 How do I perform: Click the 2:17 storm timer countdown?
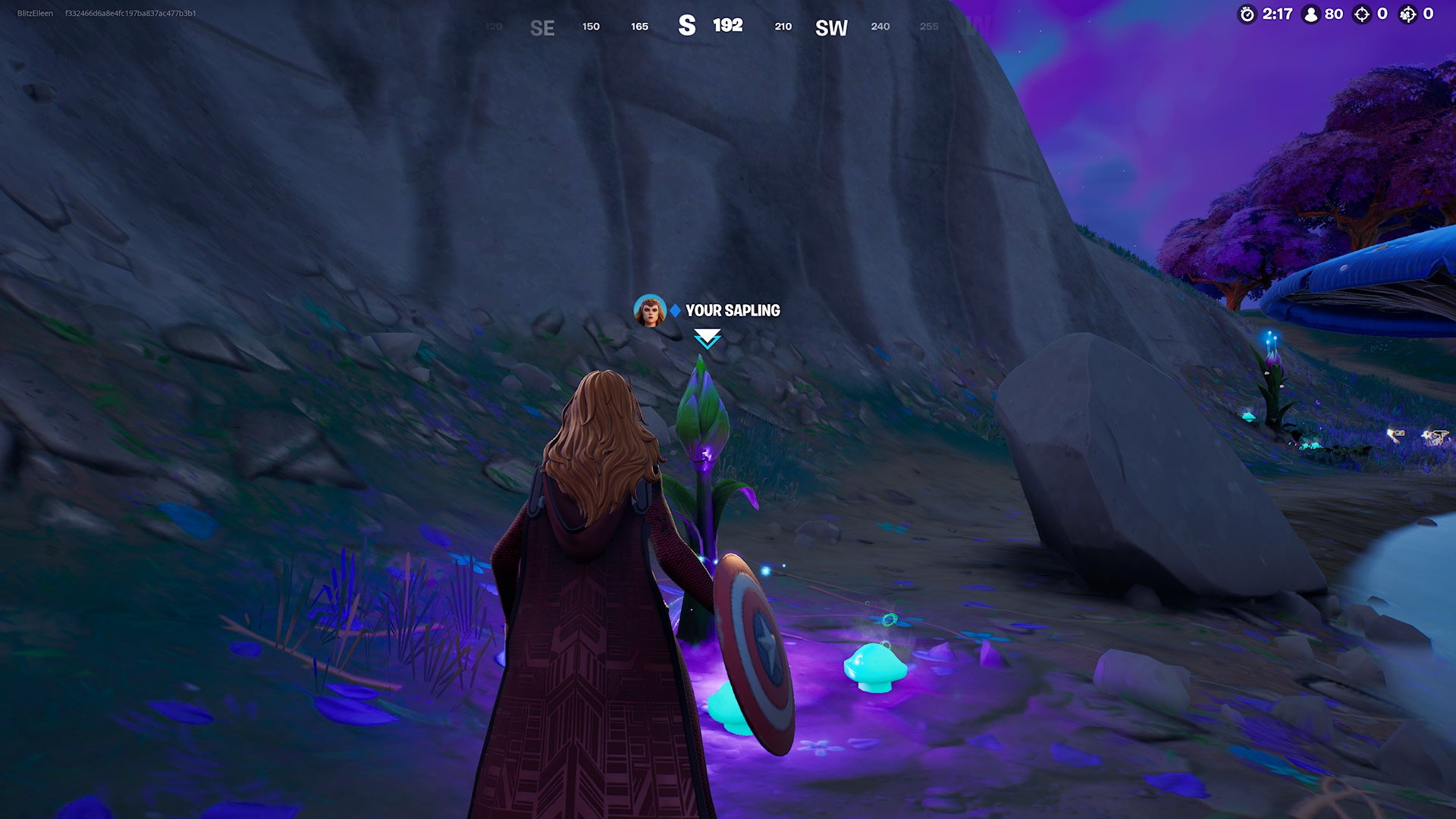click(x=1276, y=14)
